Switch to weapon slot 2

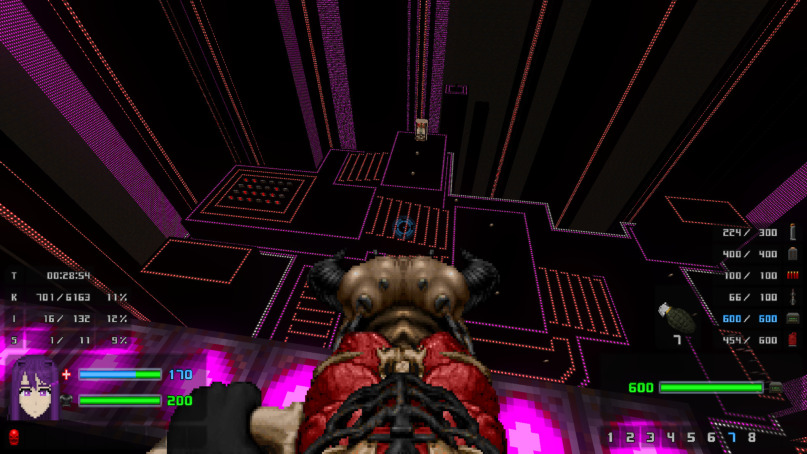point(631,437)
